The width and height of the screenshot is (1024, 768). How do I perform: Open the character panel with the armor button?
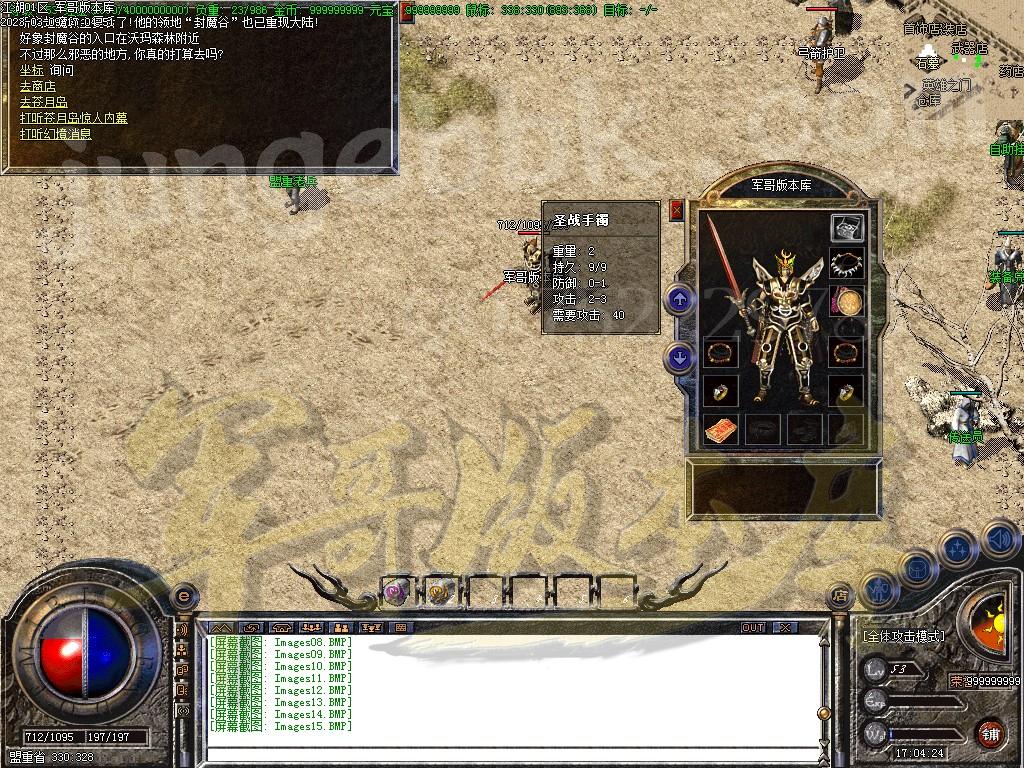878,588
